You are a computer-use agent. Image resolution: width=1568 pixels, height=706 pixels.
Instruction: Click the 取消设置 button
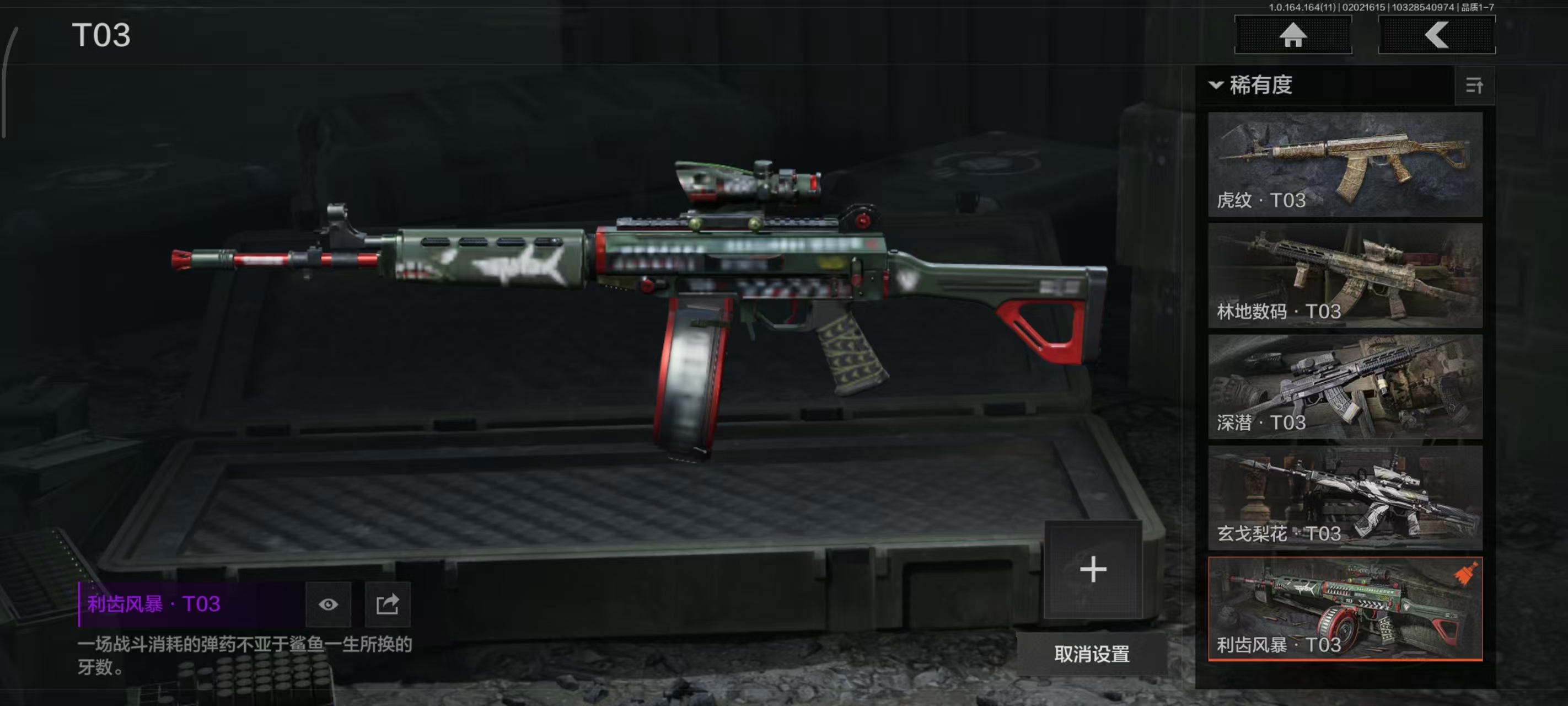coord(1092,654)
